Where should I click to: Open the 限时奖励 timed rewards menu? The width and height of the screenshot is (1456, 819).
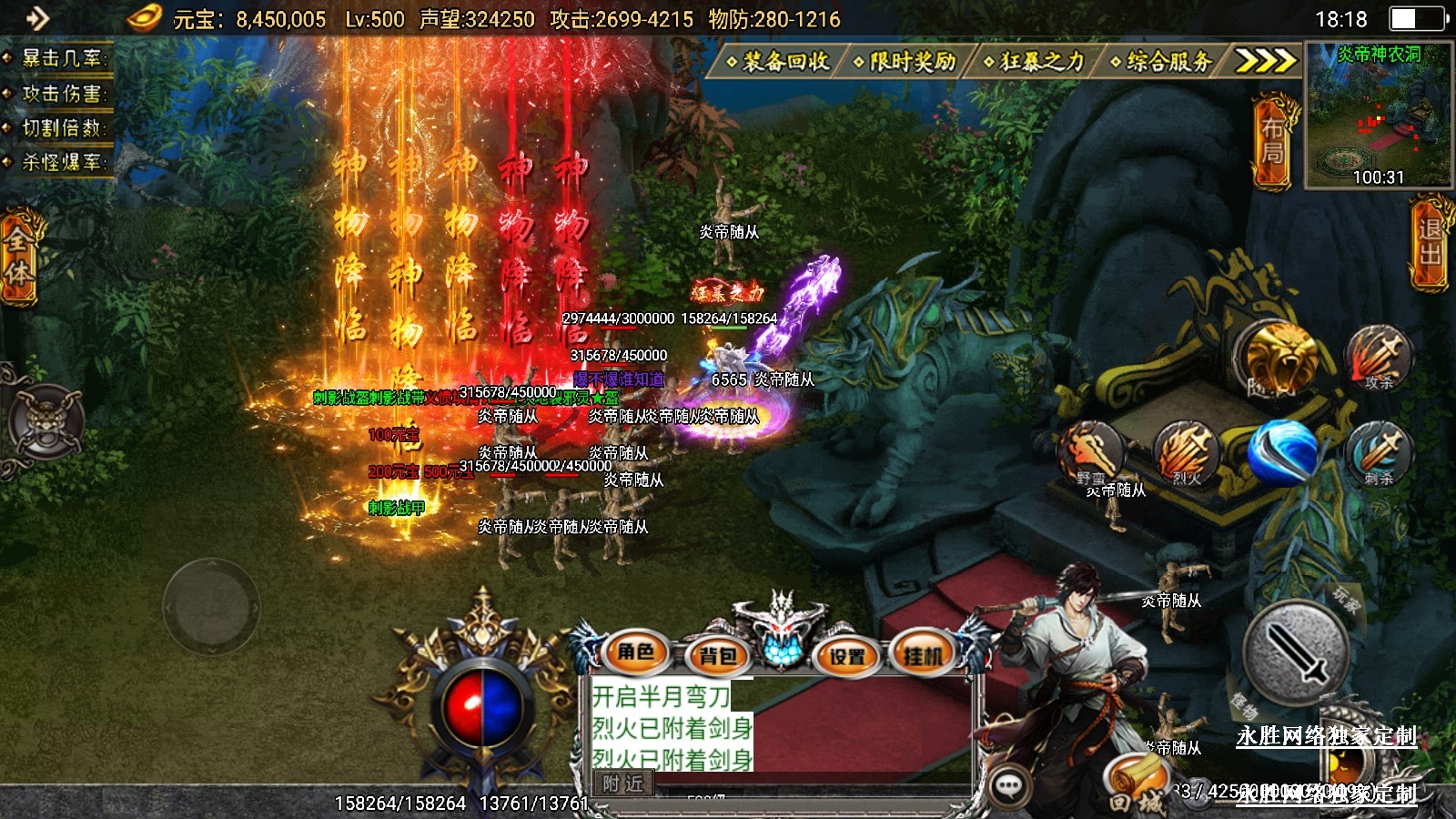click(x=906, y=62)
